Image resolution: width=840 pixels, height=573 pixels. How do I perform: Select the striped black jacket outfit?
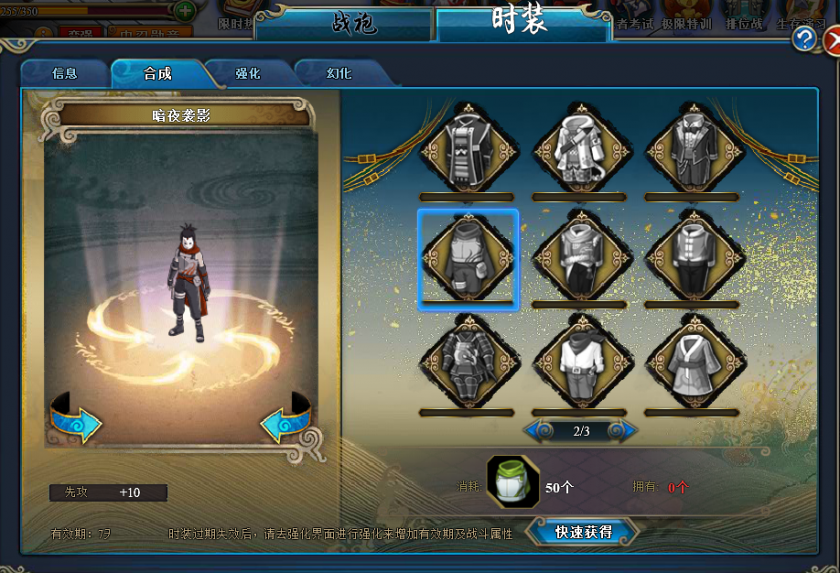(467, 150)
